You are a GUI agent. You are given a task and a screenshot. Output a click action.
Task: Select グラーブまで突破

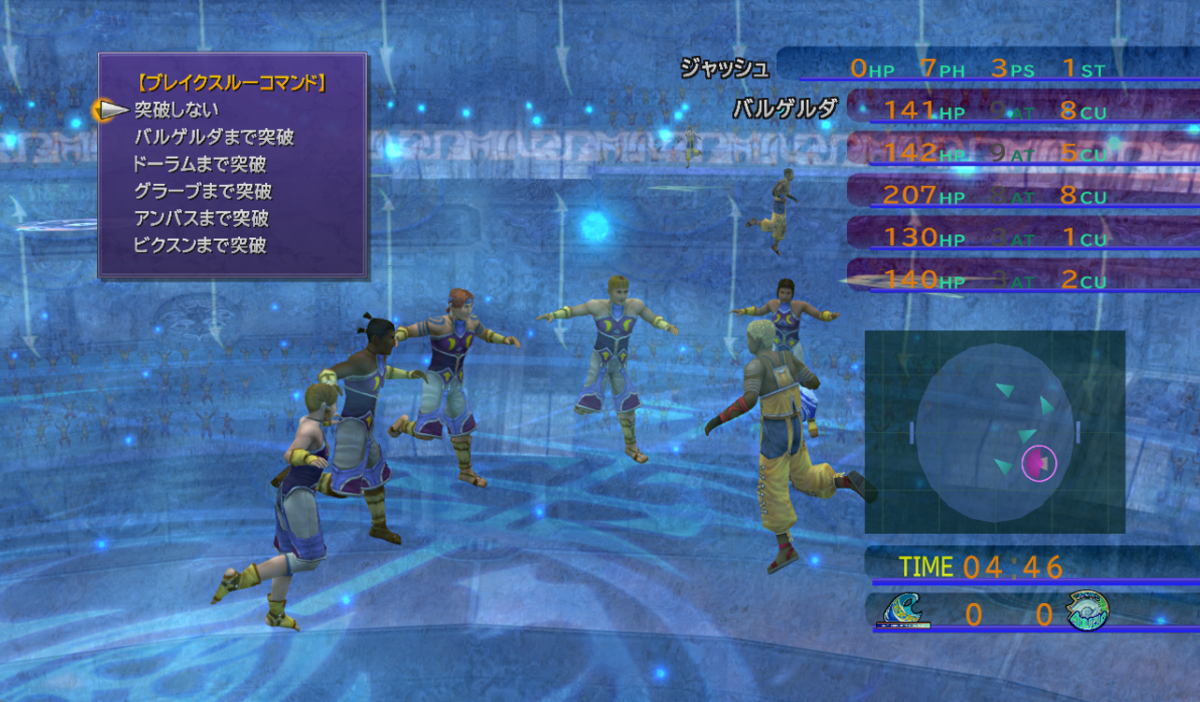[x=203, y=191]
